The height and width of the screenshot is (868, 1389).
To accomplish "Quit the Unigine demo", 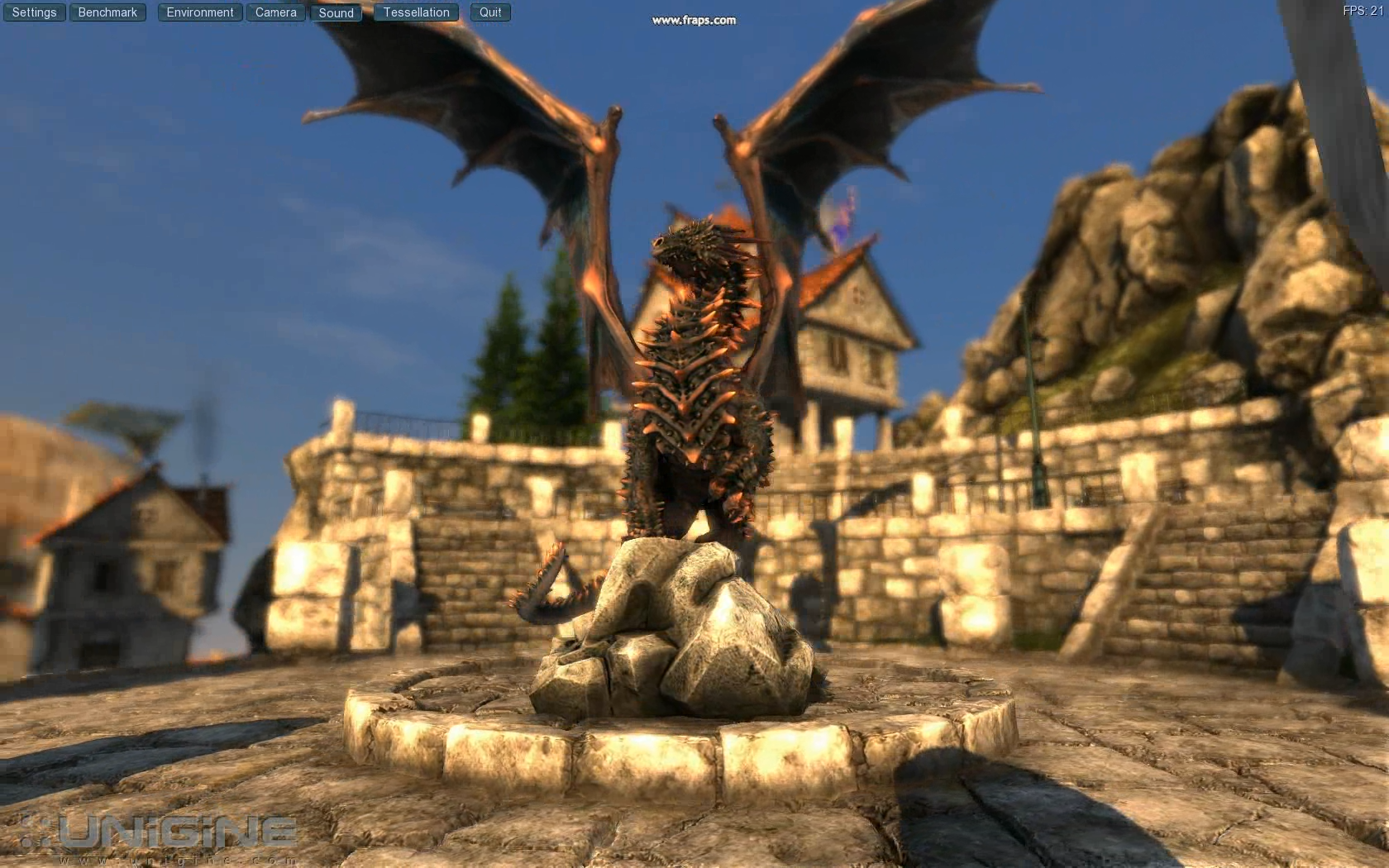I will point(490,12).
